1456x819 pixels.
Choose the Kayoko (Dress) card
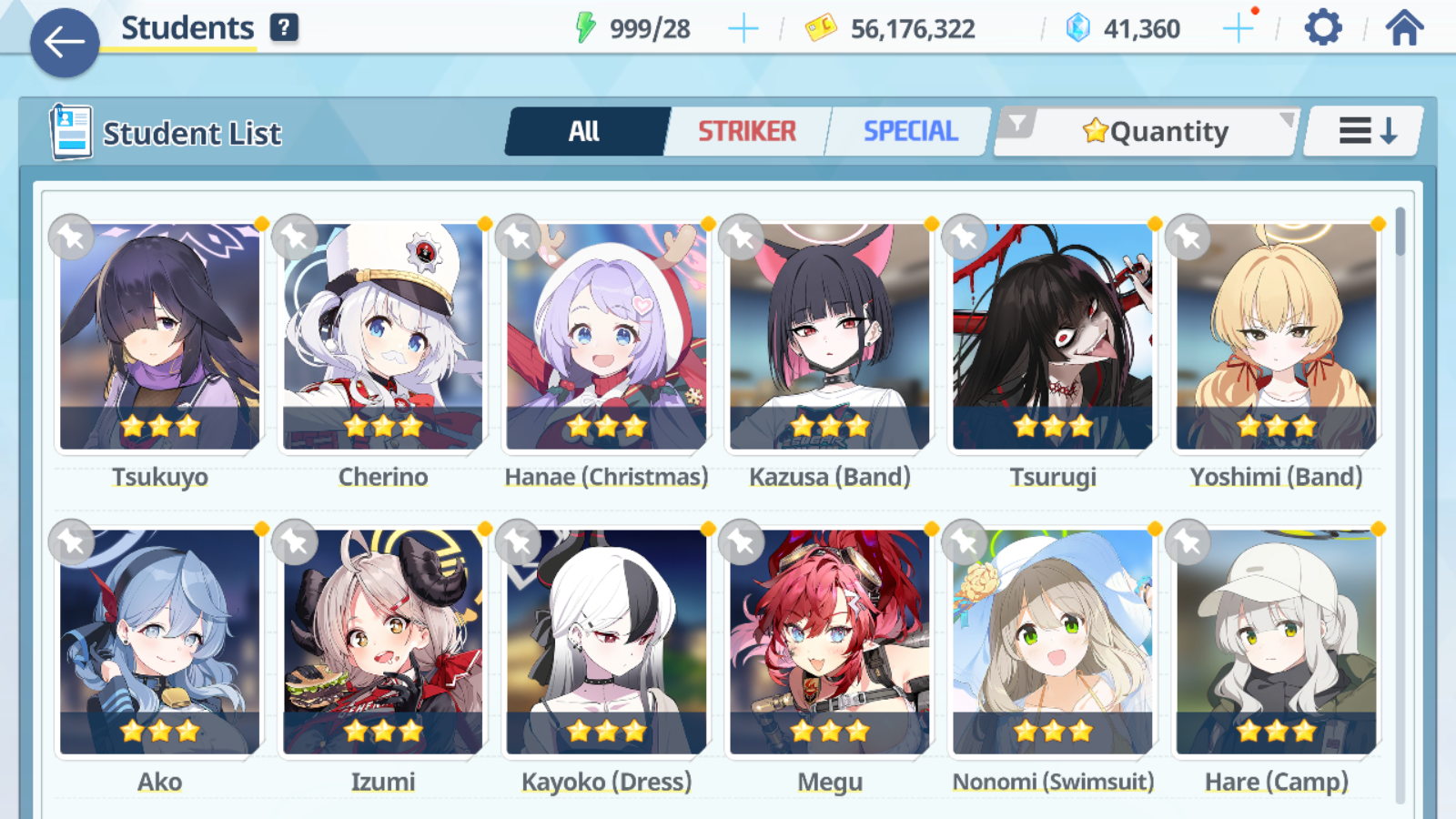(x=606, y=642)
